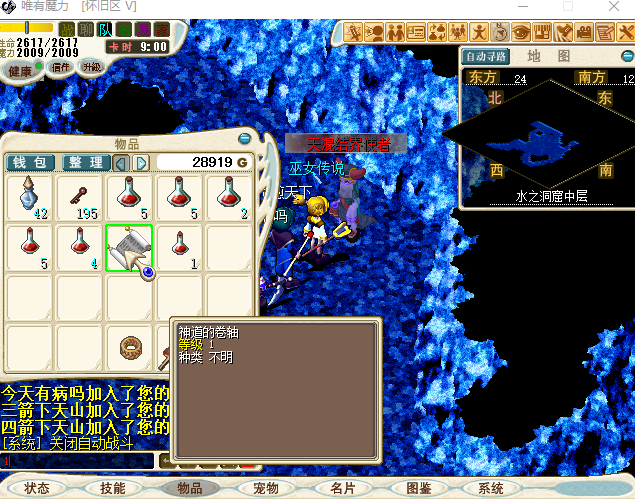
Task: Close the 物品 inventory panel
Action: 245,139
